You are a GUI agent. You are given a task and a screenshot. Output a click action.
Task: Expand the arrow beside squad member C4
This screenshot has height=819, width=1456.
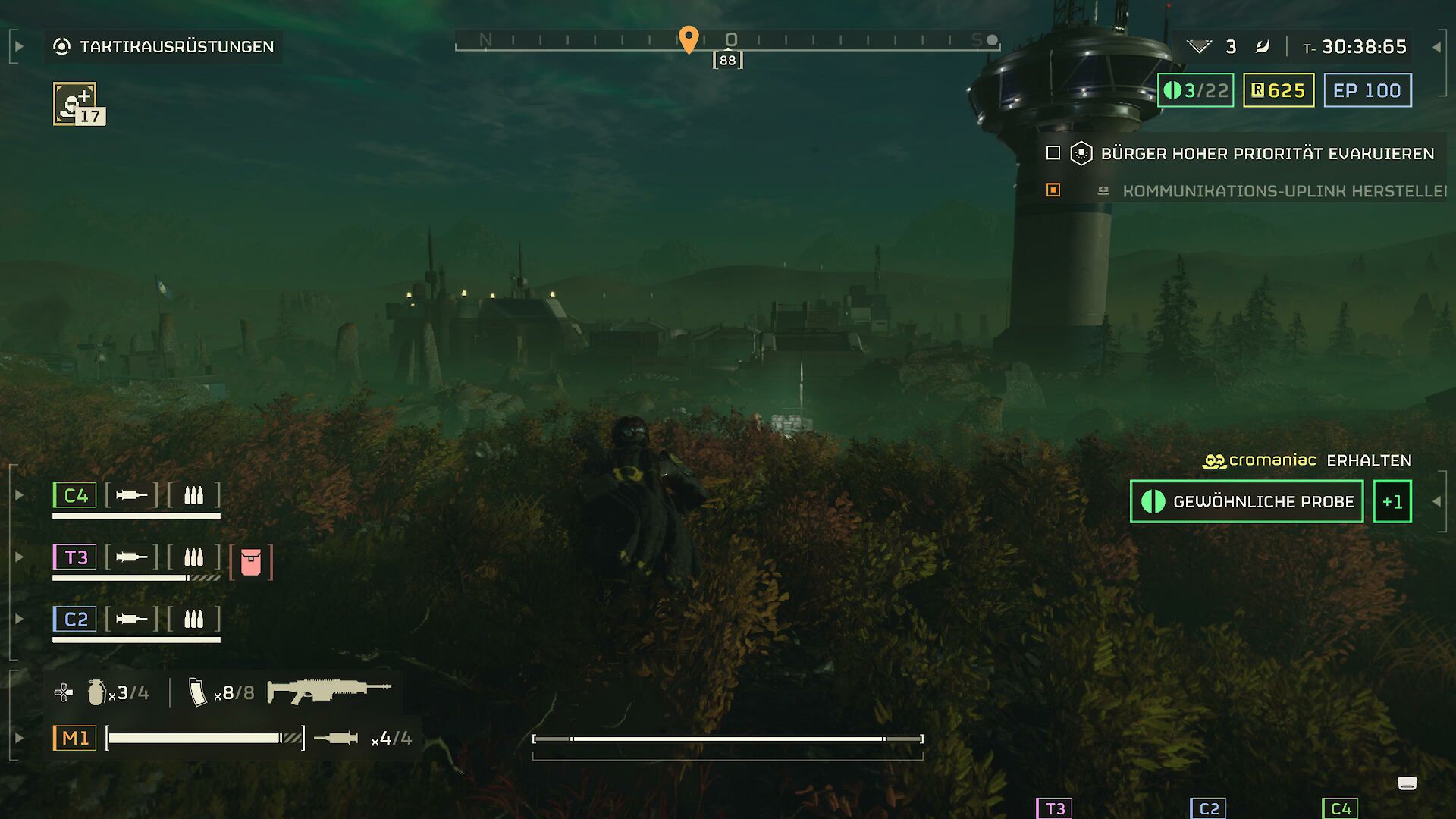20,496
